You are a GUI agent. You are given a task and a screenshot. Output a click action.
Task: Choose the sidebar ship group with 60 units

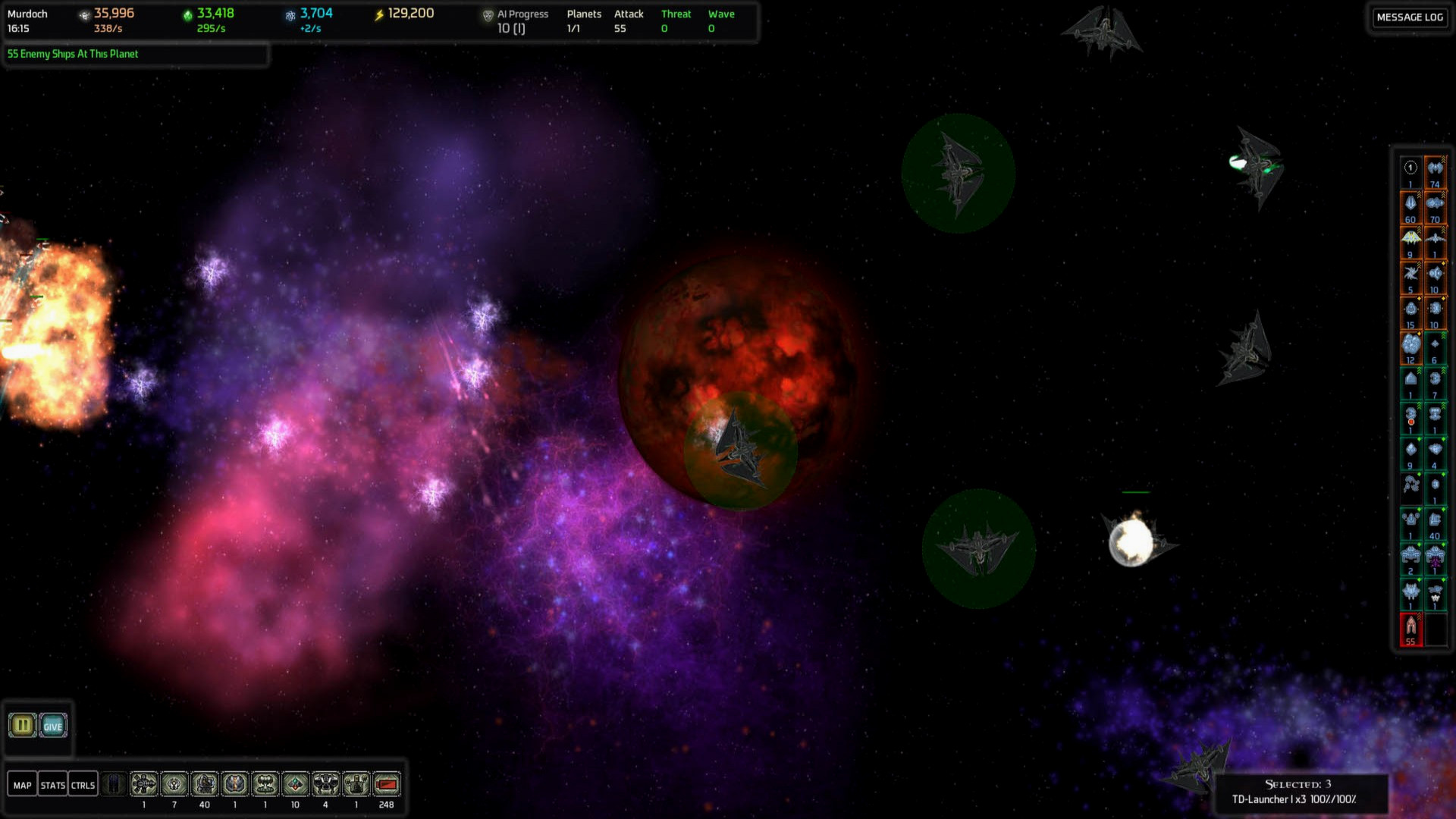(x=1410, y=206)
